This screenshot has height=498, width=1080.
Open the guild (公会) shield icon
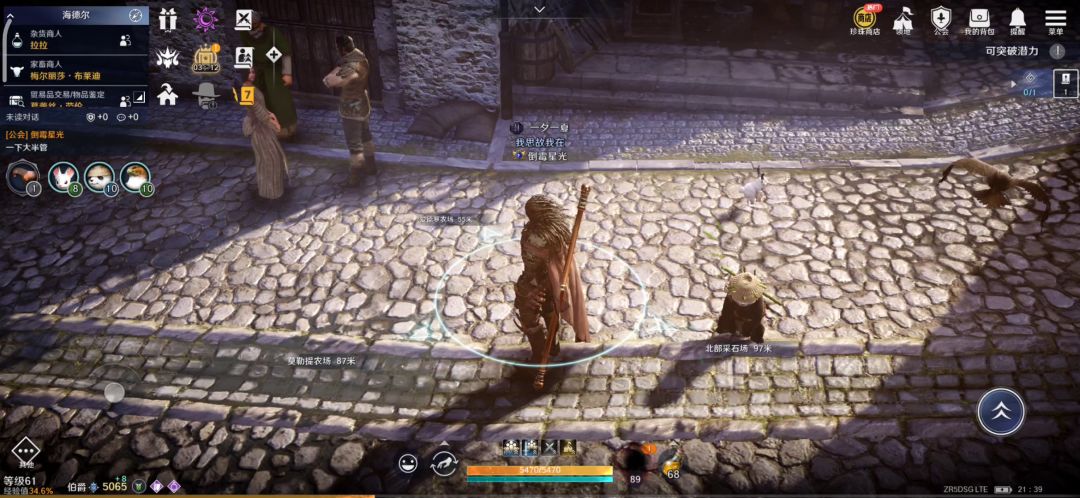[x=940, y=19]
